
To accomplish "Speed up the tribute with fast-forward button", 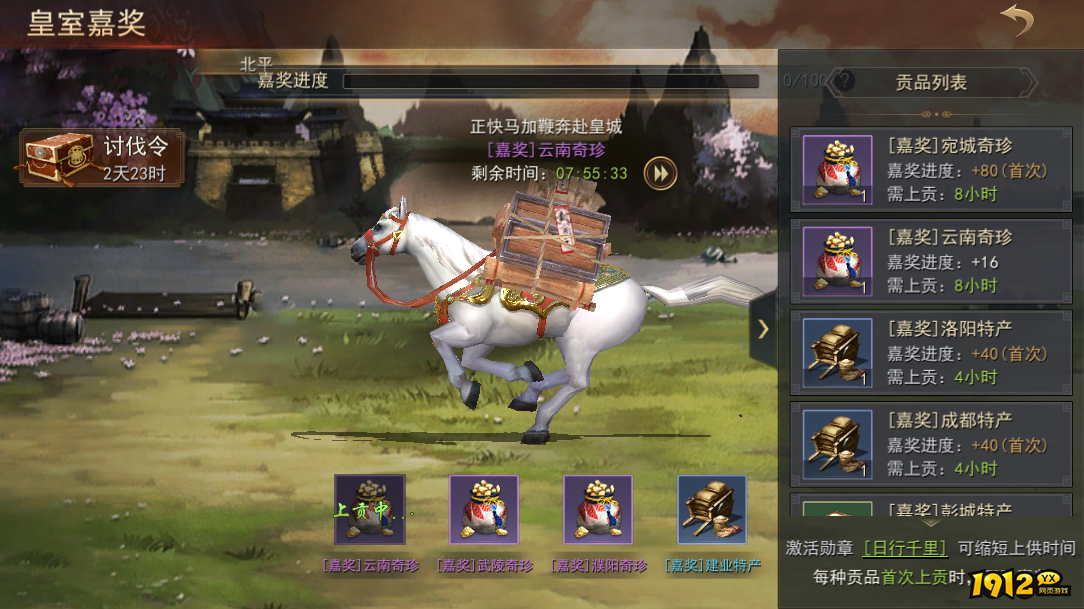I will click(x=660, y=173).
